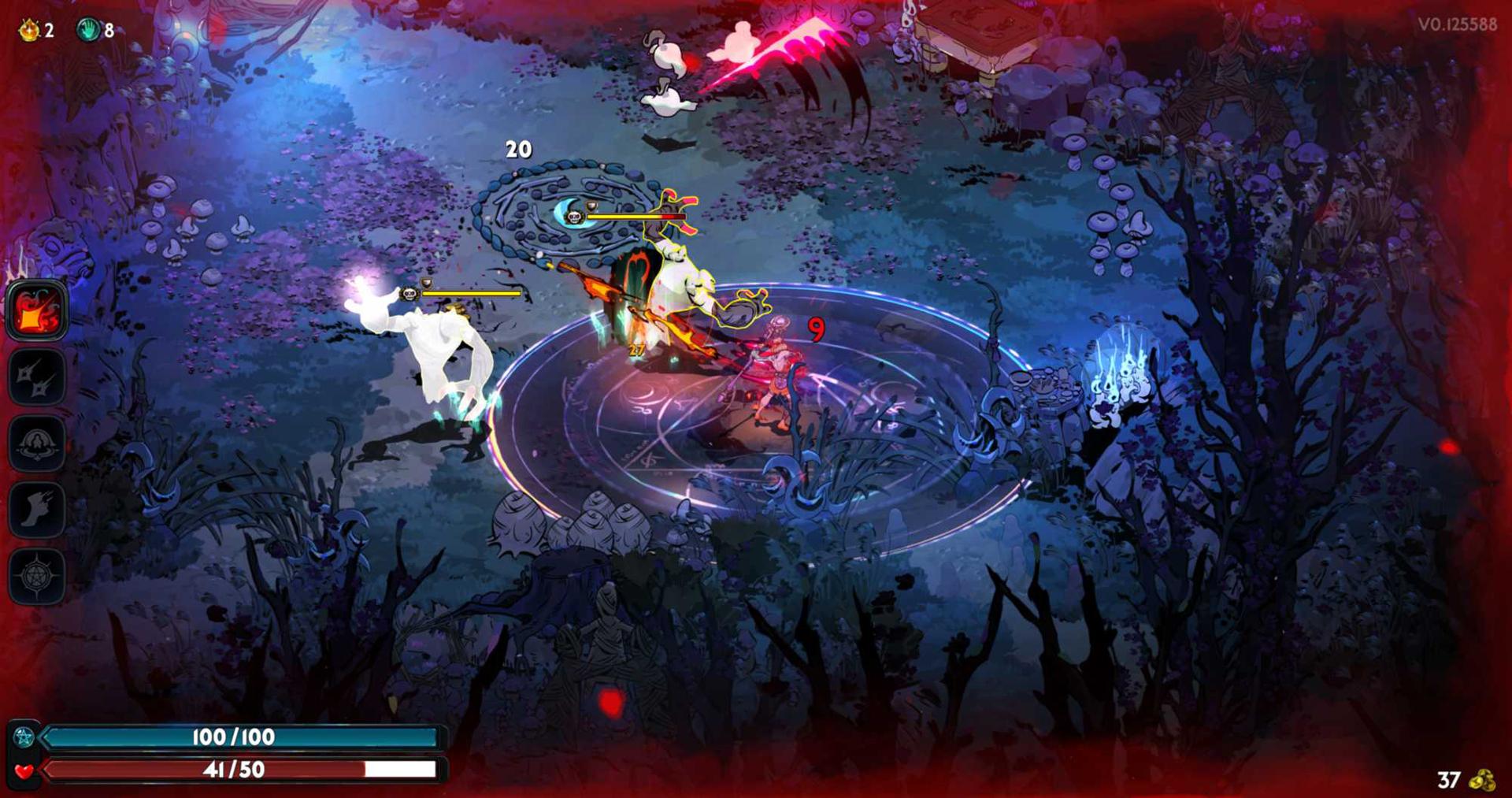
Task: Click the star magick icon beside bar
Action: pos(24,737)
